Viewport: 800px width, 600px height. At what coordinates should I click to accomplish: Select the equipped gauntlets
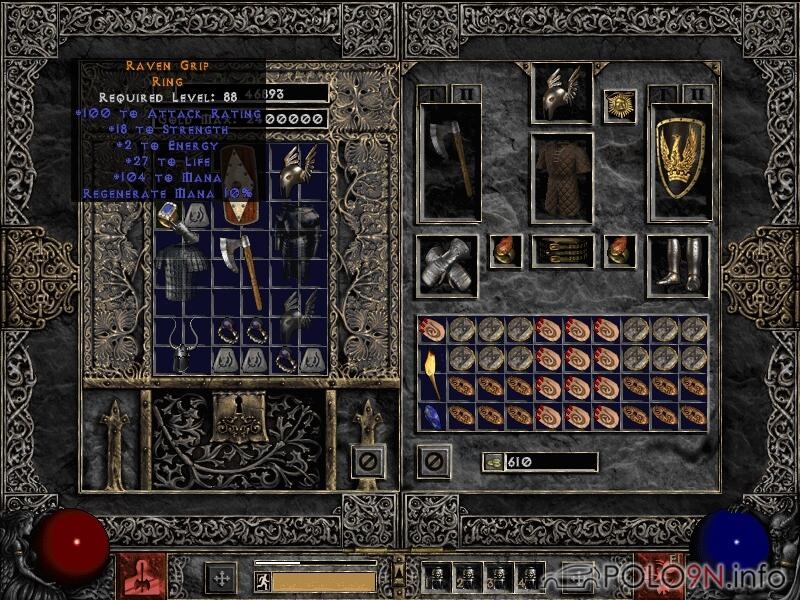tap(446, 265)
